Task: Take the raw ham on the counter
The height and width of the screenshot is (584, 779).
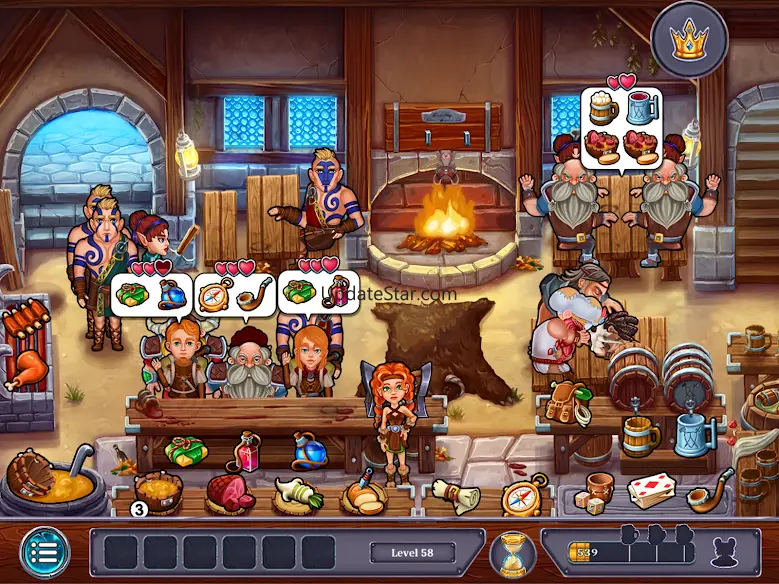Action: pos(229,492)
